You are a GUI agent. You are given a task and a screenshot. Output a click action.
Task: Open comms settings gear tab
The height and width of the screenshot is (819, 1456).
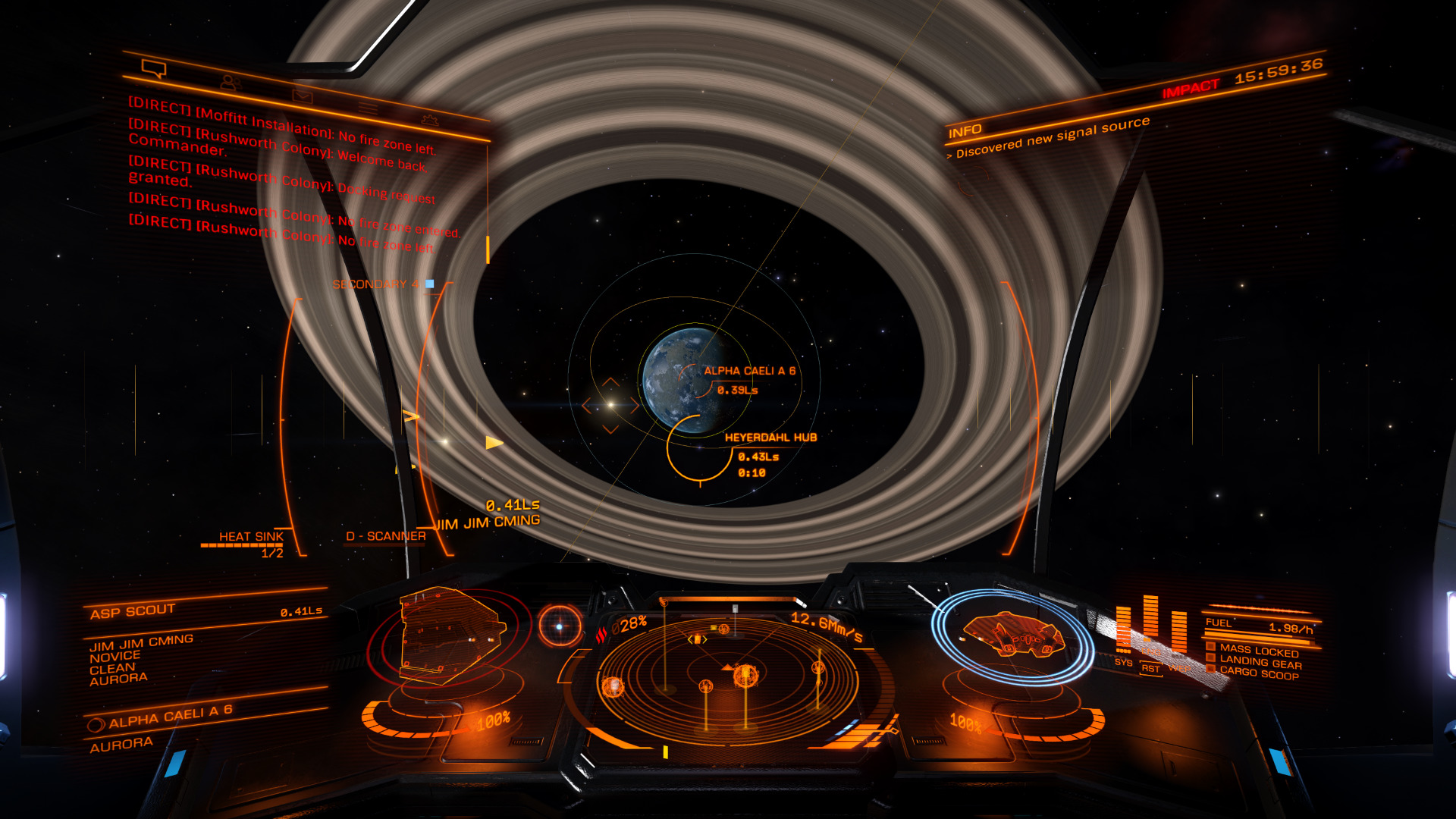(429, 120)
